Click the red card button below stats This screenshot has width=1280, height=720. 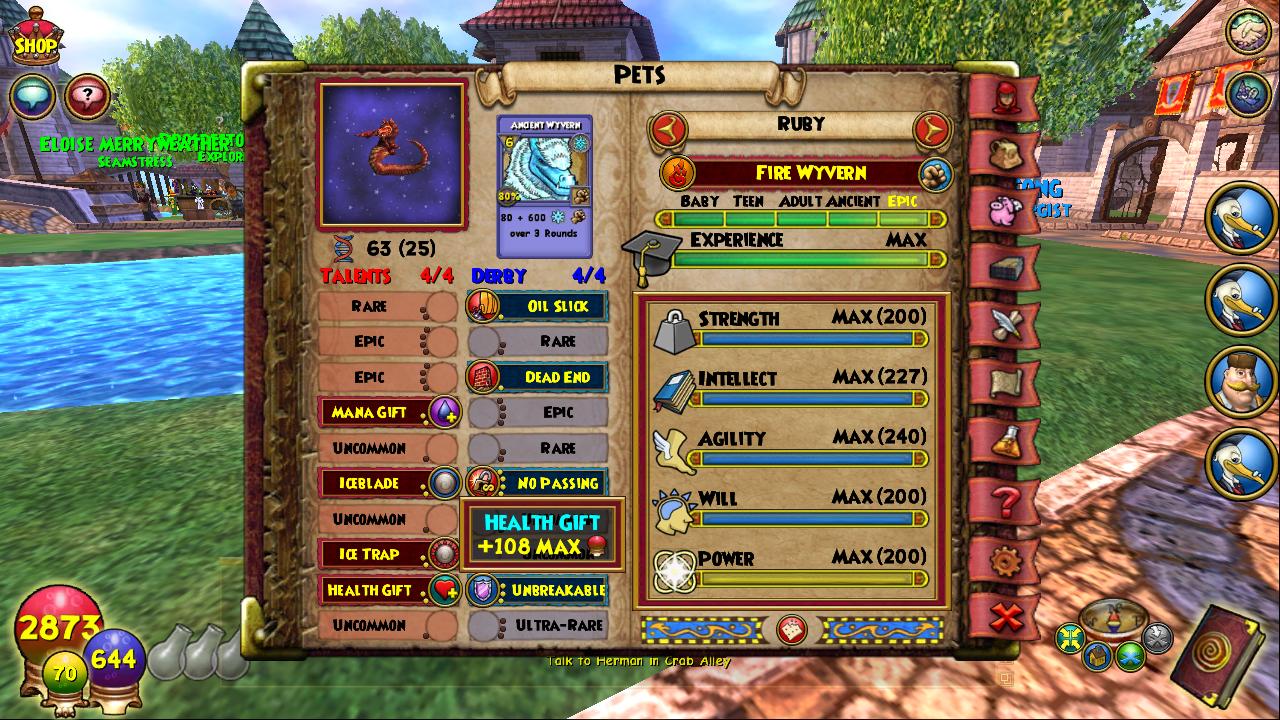click(x=792, y=629)
